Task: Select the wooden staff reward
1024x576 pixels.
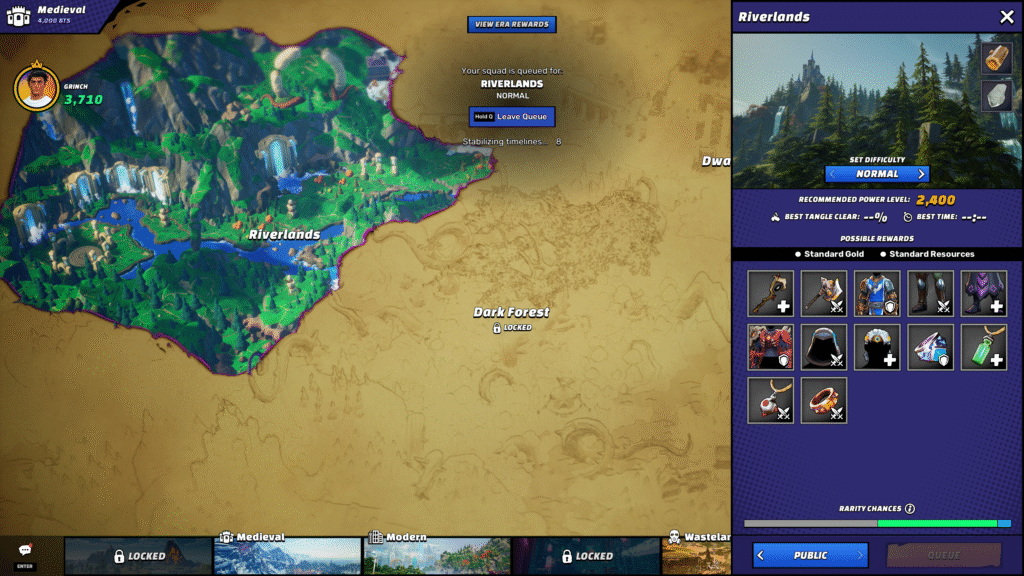Action: [x=771, y=294]
